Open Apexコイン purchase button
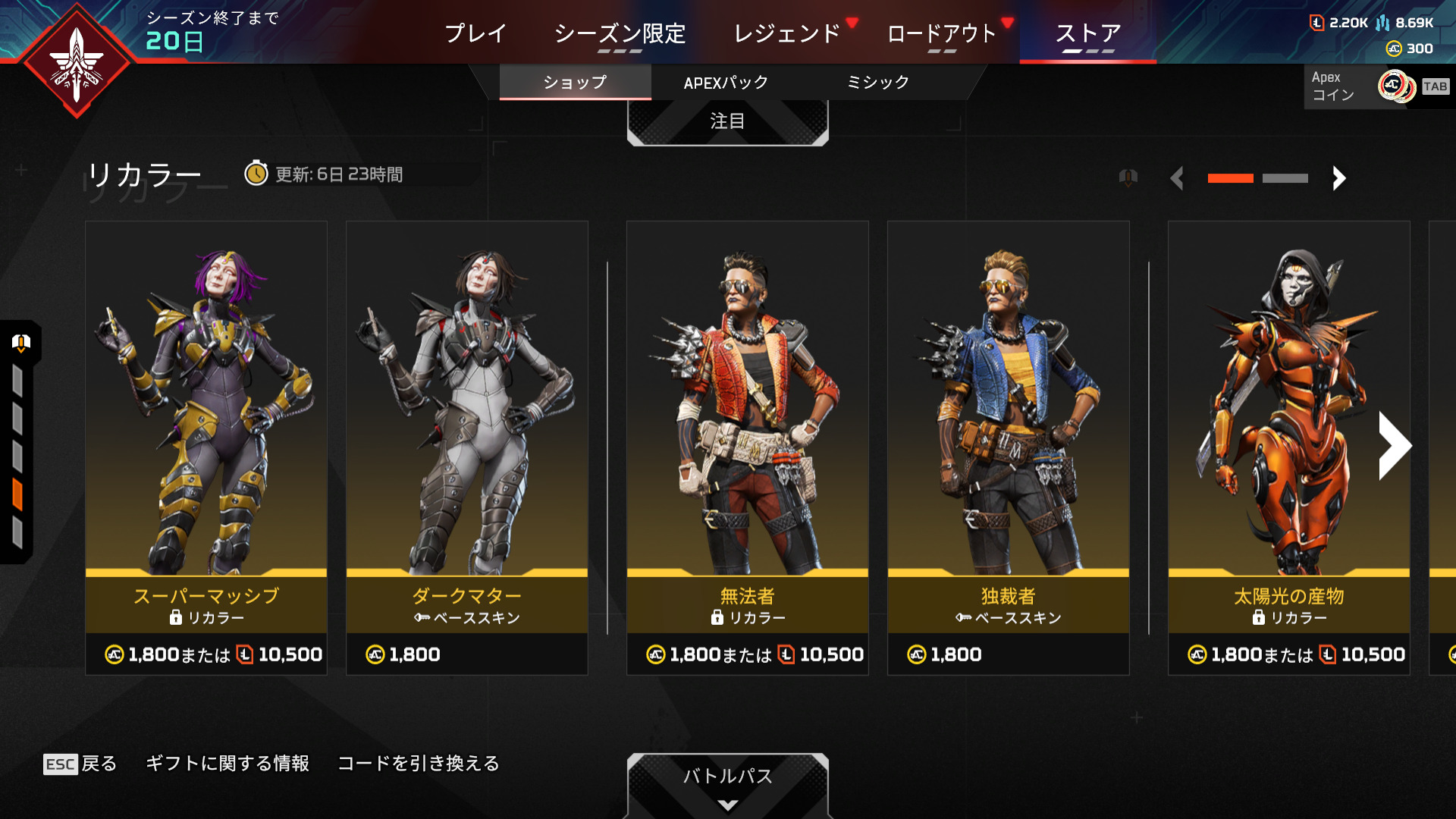 coord(1376,86)
